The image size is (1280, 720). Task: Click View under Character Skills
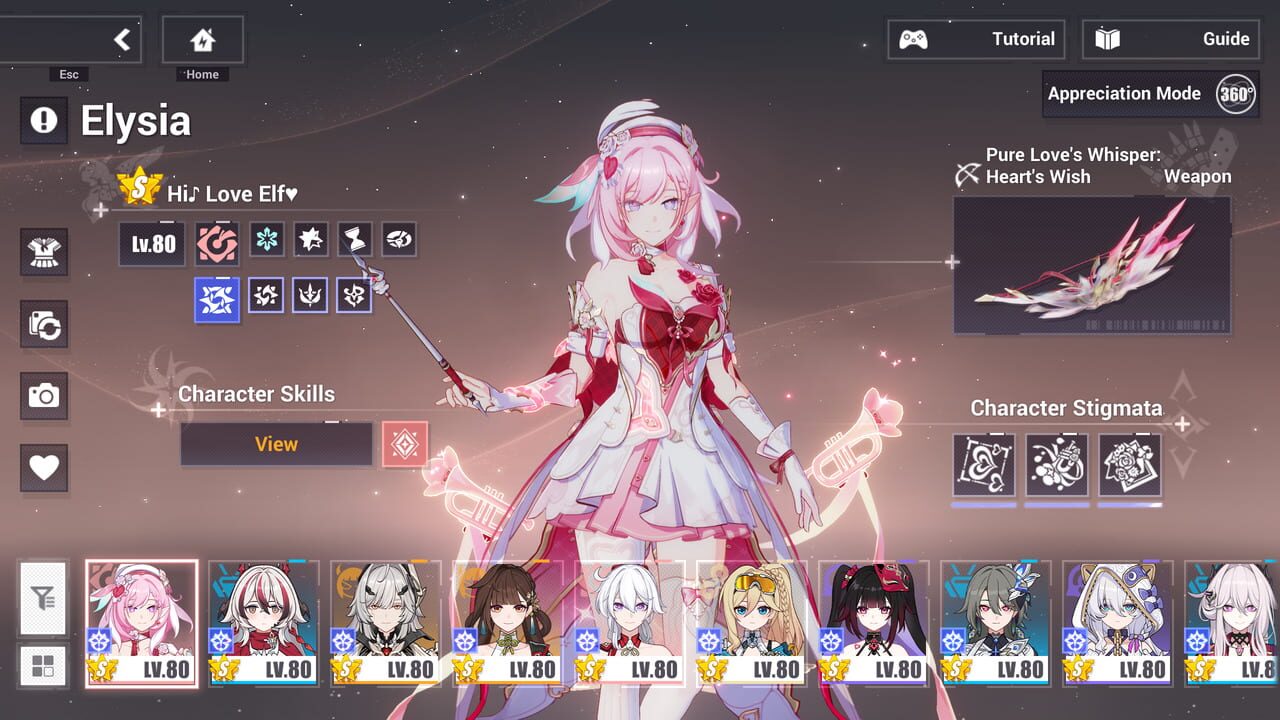pos(275,444)
